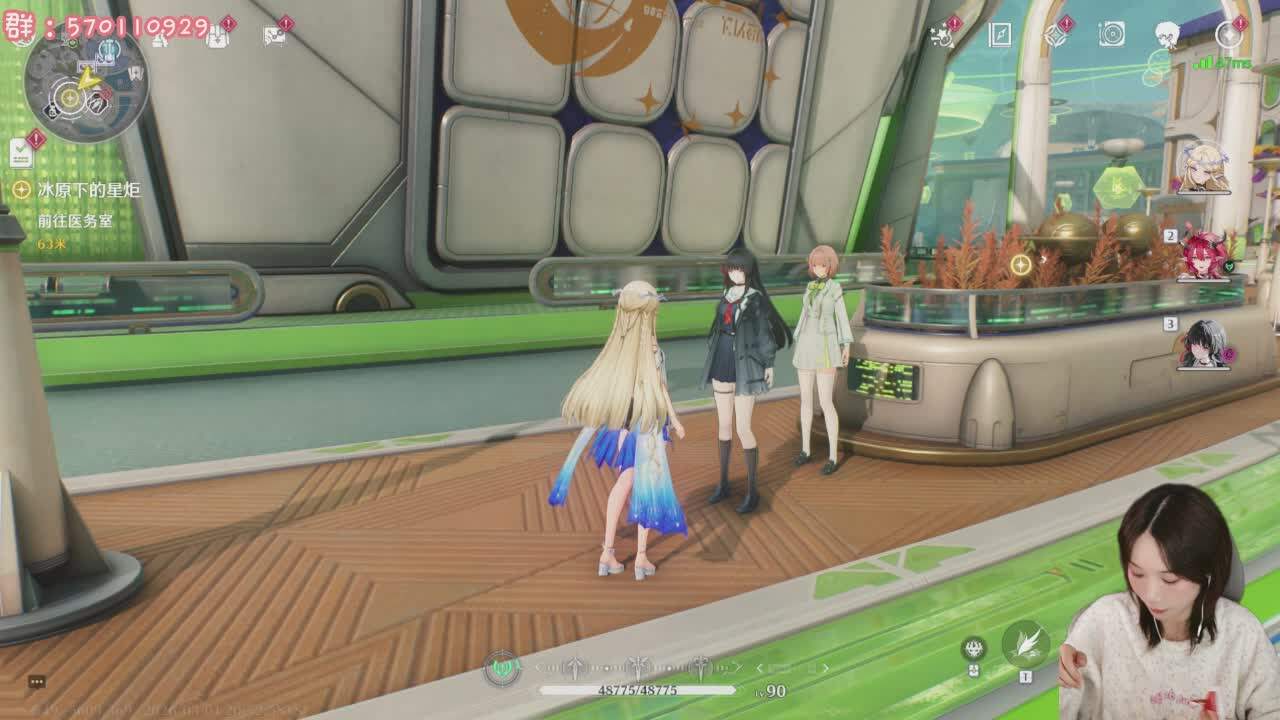This screenshot has height=720, width=1280.
Task: Open the character head menu icon
Action: pos(1167,35)
